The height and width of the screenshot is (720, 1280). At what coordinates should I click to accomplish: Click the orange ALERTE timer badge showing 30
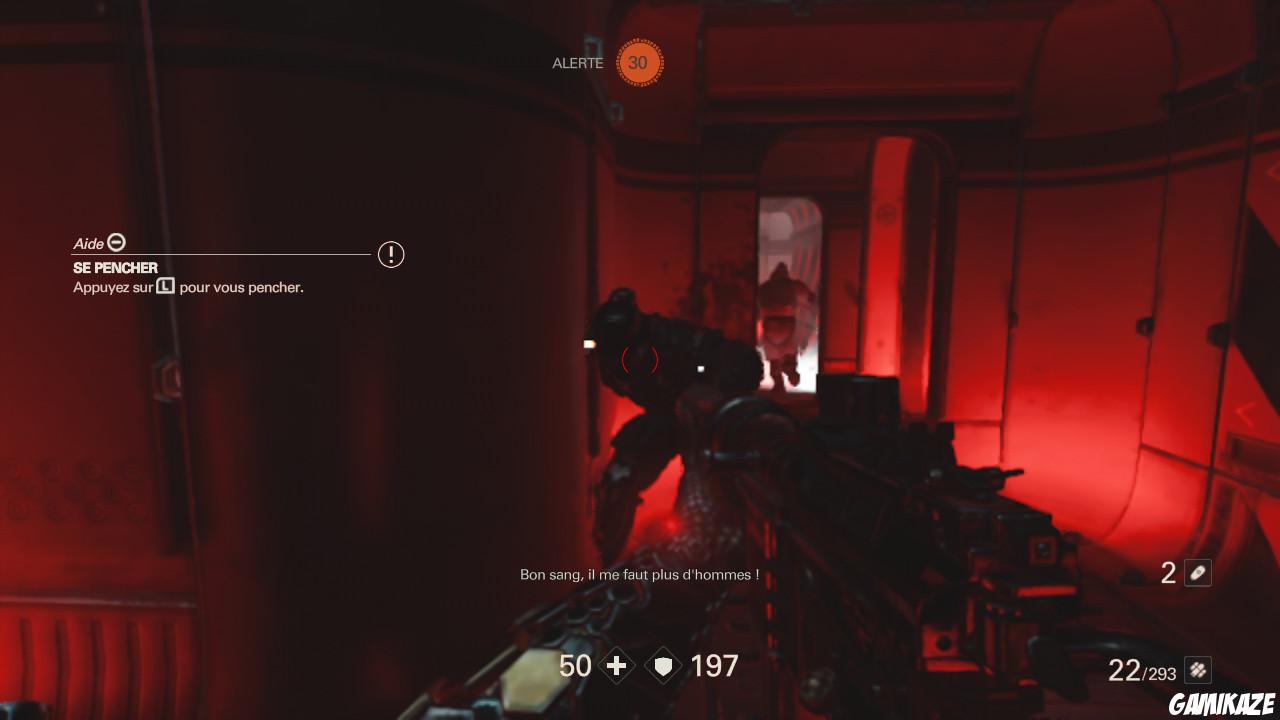[637, 62]
